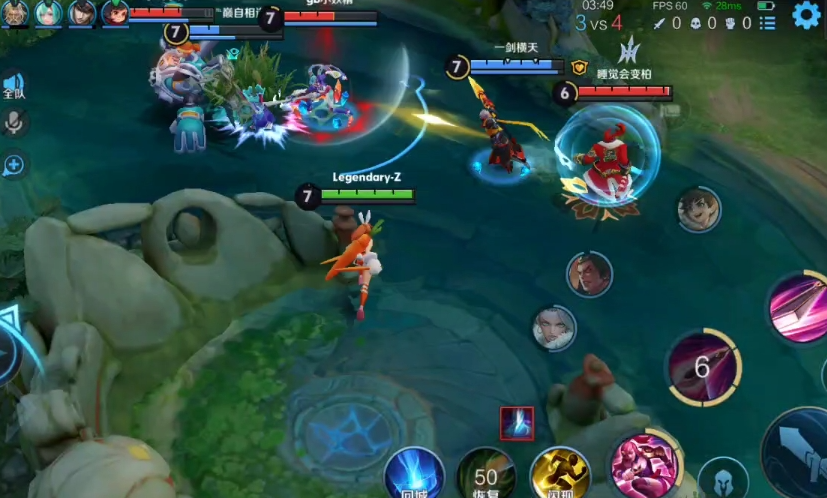Open the scoreboard list icon
Screen dimensions: 827x498
pyautogui.click(x=766, y=22)
